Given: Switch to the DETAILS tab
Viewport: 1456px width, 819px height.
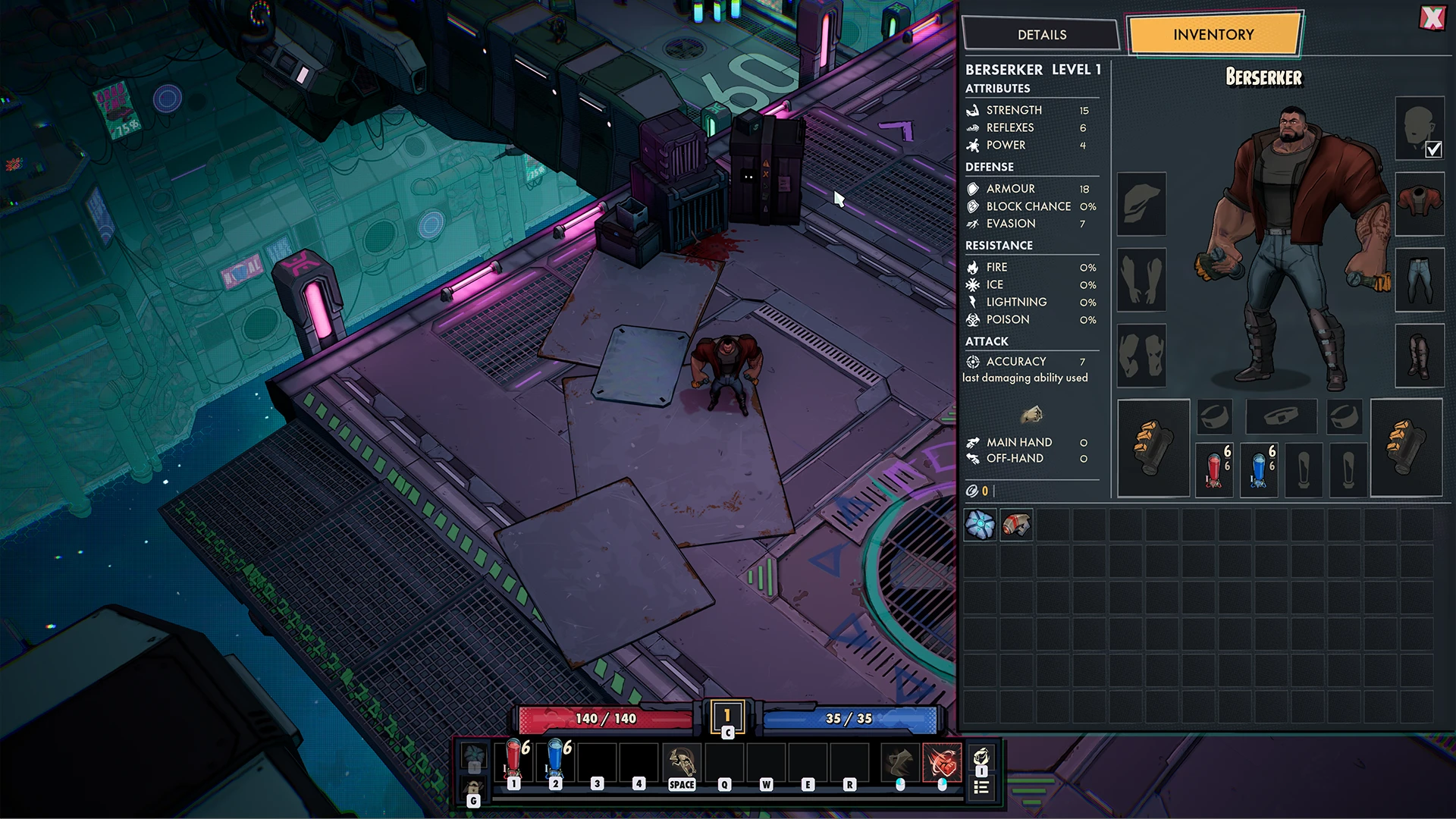Looking at the screenshot, I should (1042, 34).
